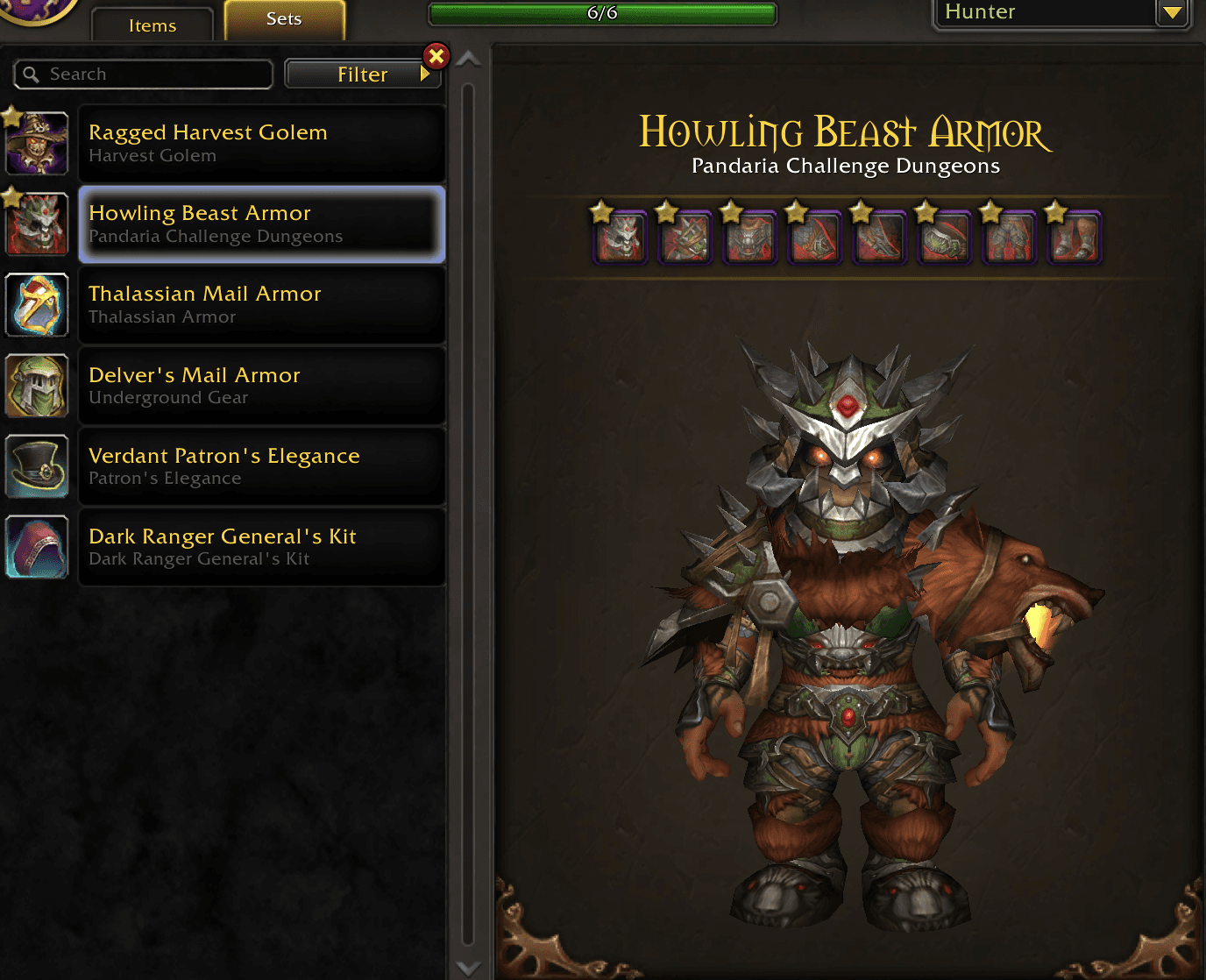
Task: Switch to the Items tab
Action: (151, 25)
